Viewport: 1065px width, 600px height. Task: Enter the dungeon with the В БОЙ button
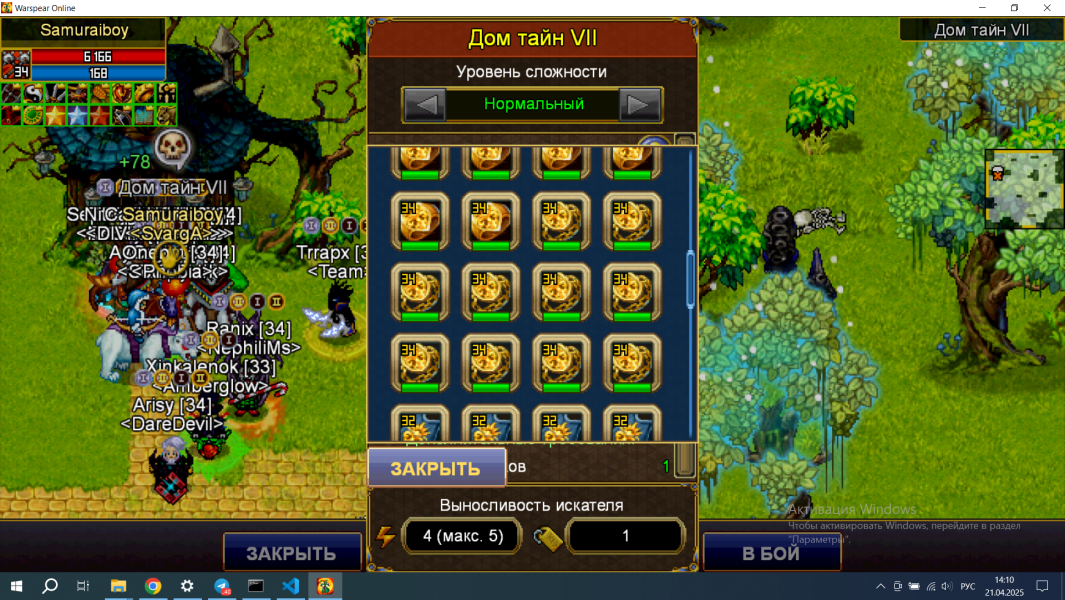770,553
